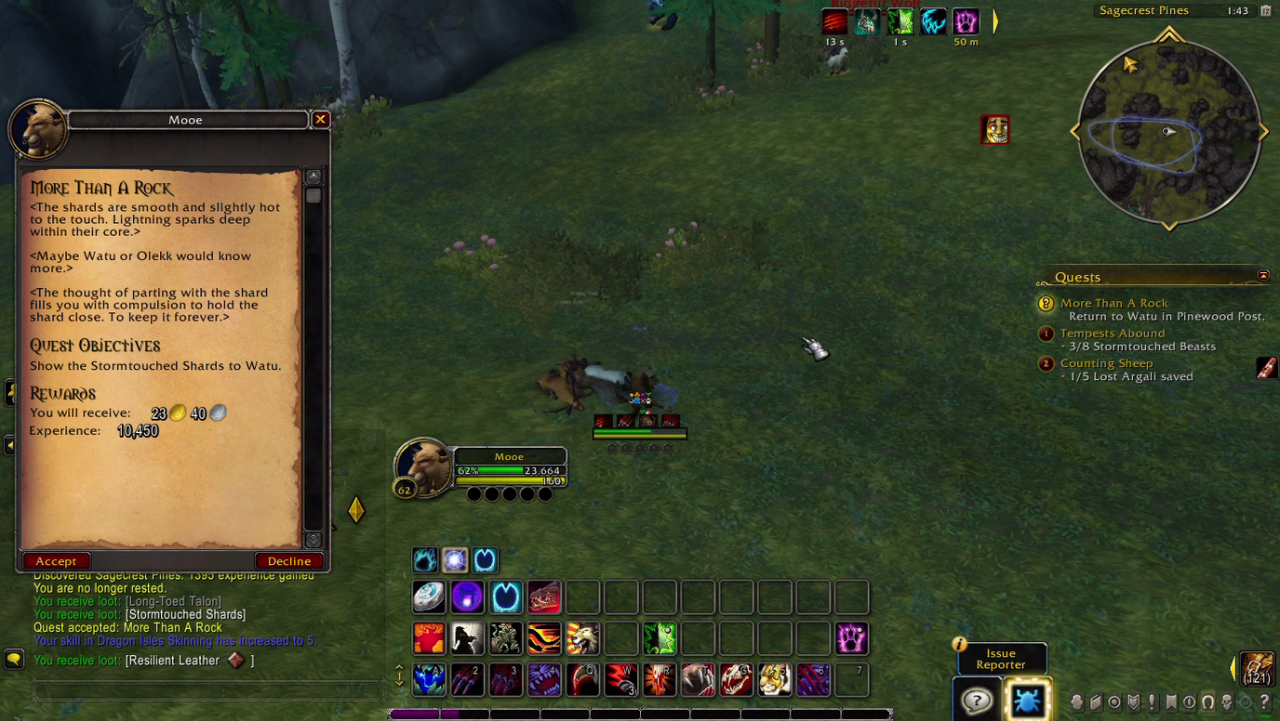Viewport: 1280px width, 721px height.
Task: Click the circular minimap
Action: [1168, 131]
